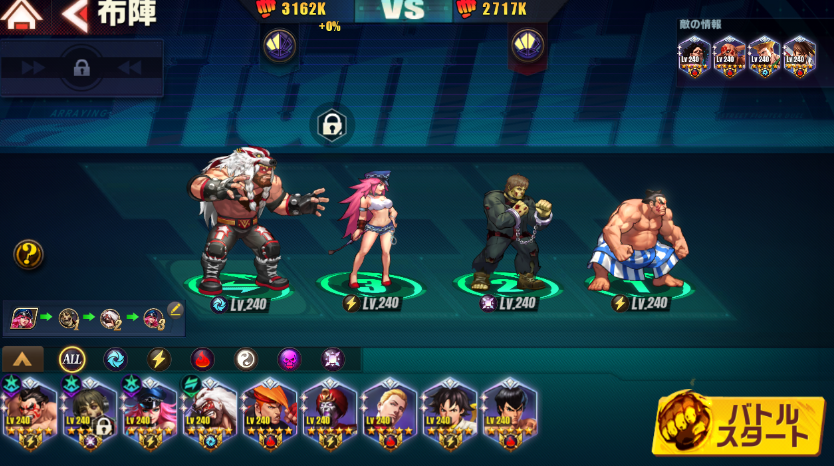The width and height of the screenshot is (834, 466).
Task: Filter fighters by lightning element
Action: [x=159, y=359]
